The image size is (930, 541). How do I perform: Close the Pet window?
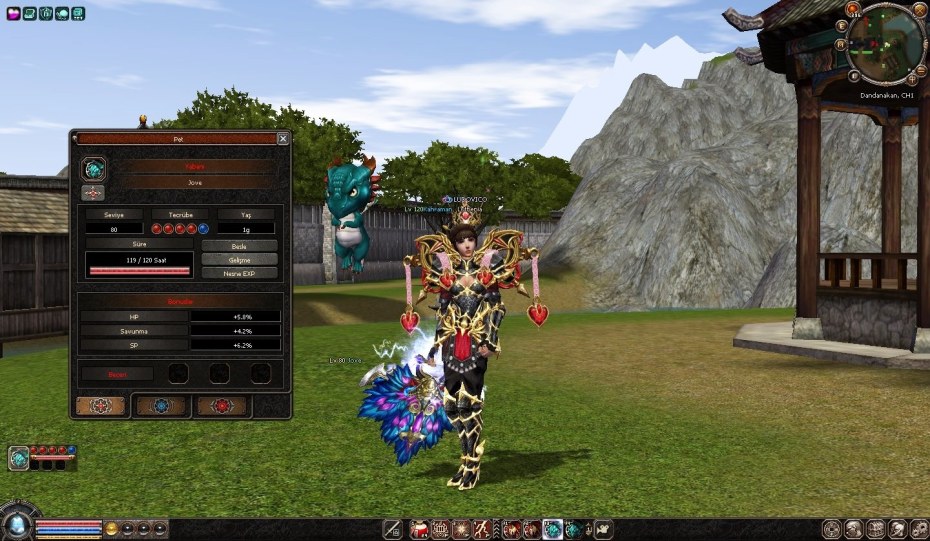pos(283,139)
